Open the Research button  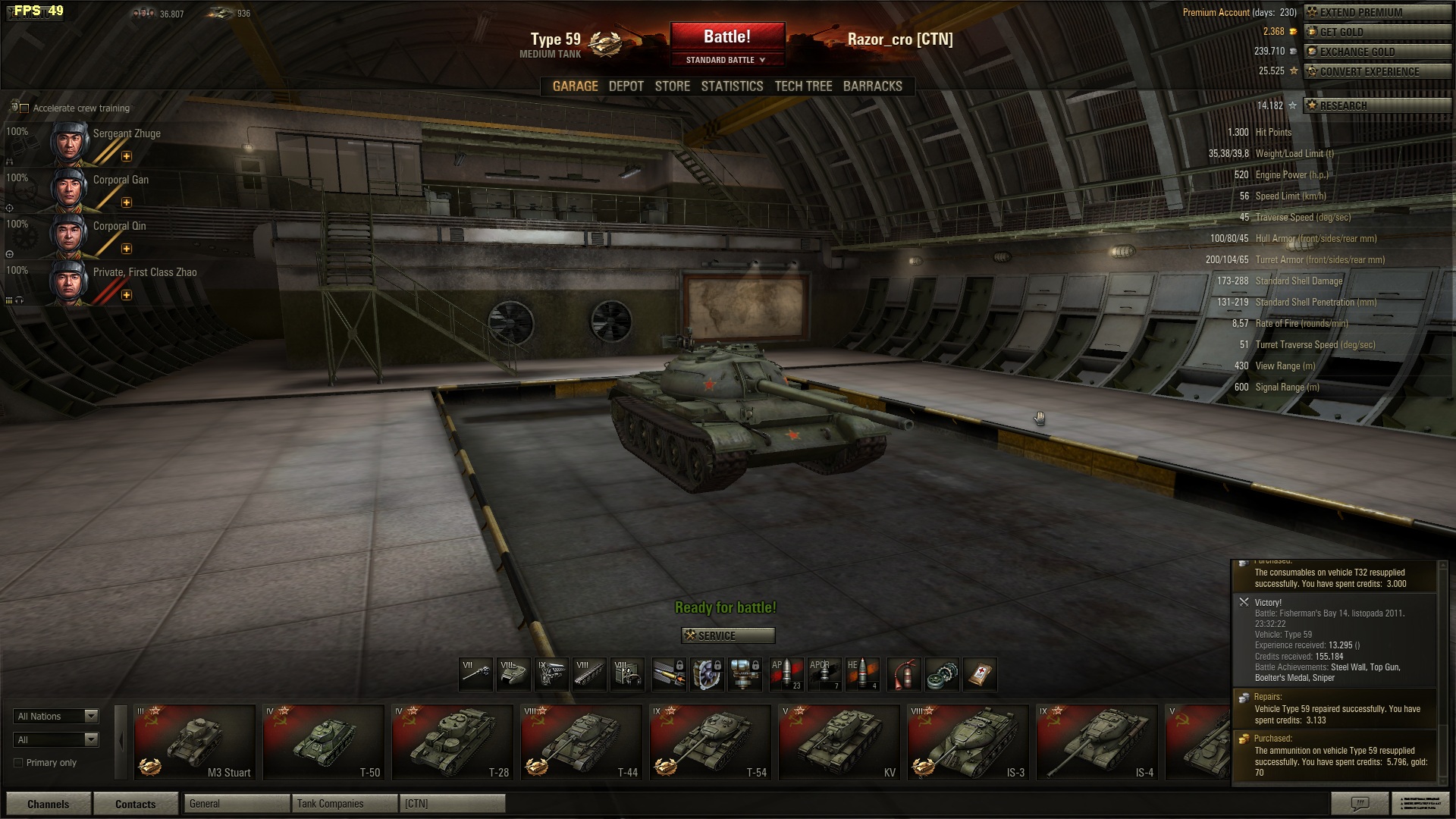pyautogui.click(x=1376, y=105)
